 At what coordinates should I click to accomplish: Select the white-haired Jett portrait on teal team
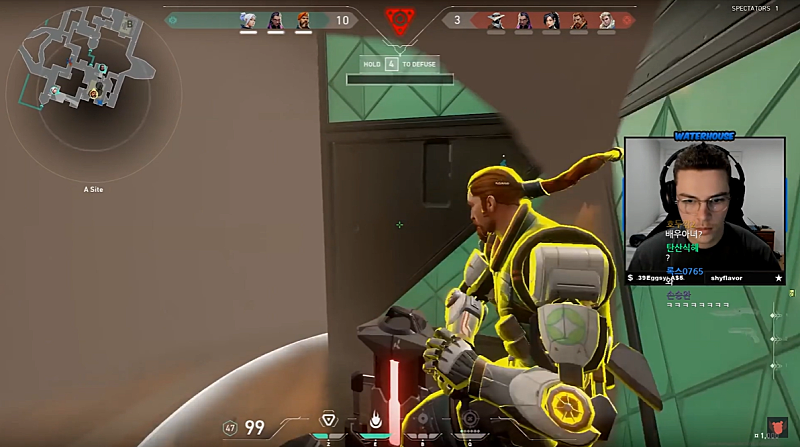[248, 20]
